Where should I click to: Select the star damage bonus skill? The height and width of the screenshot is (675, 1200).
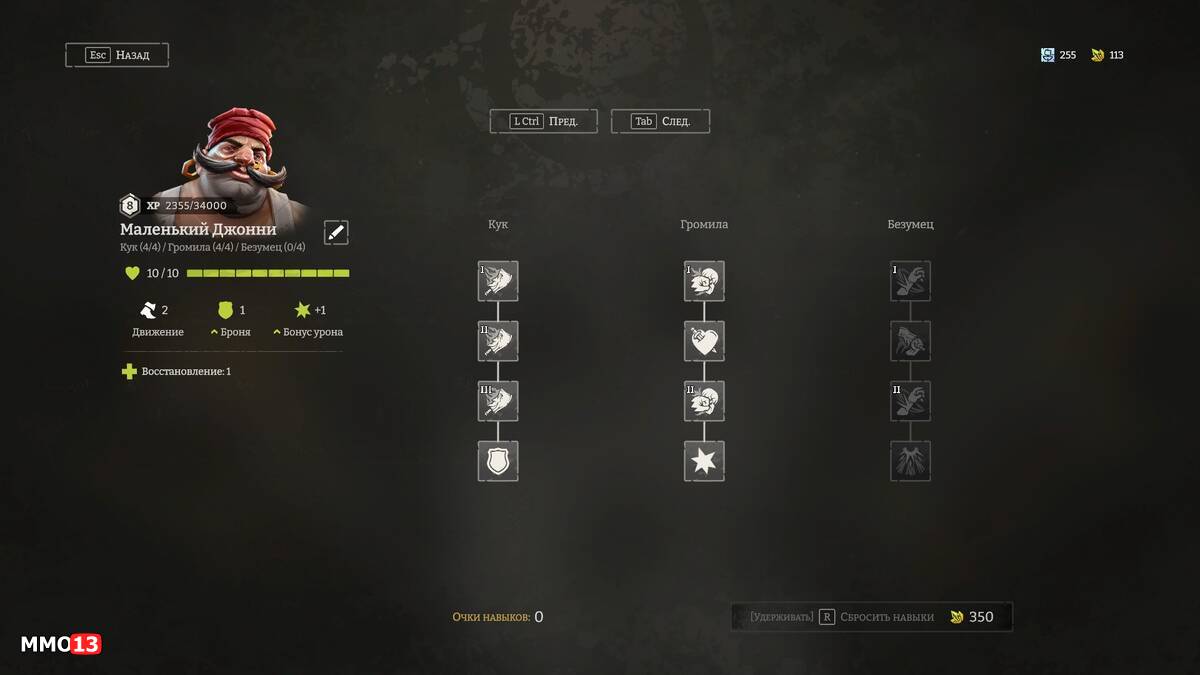(704, 461)
